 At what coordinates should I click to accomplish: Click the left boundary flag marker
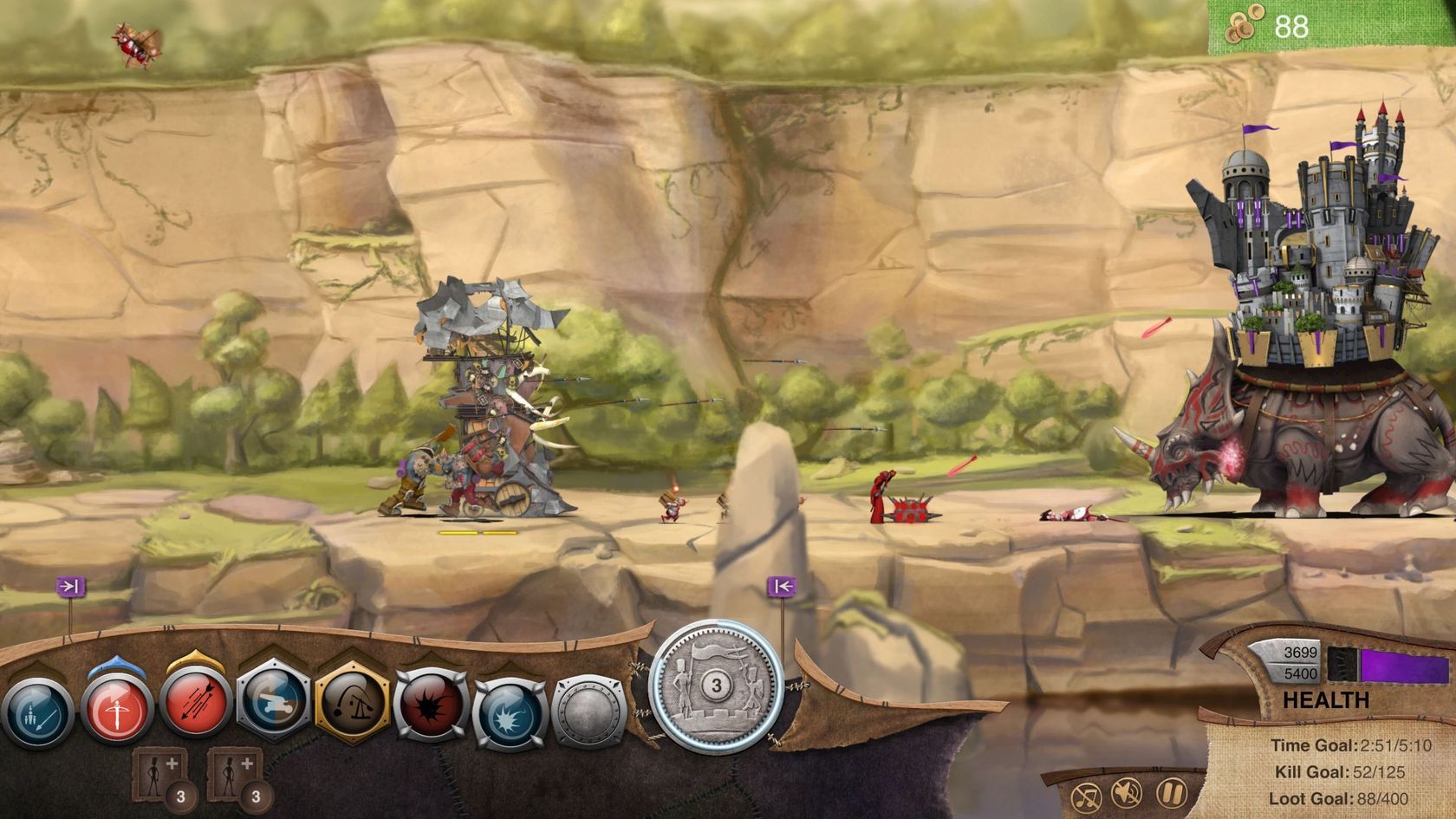(72, 585)
